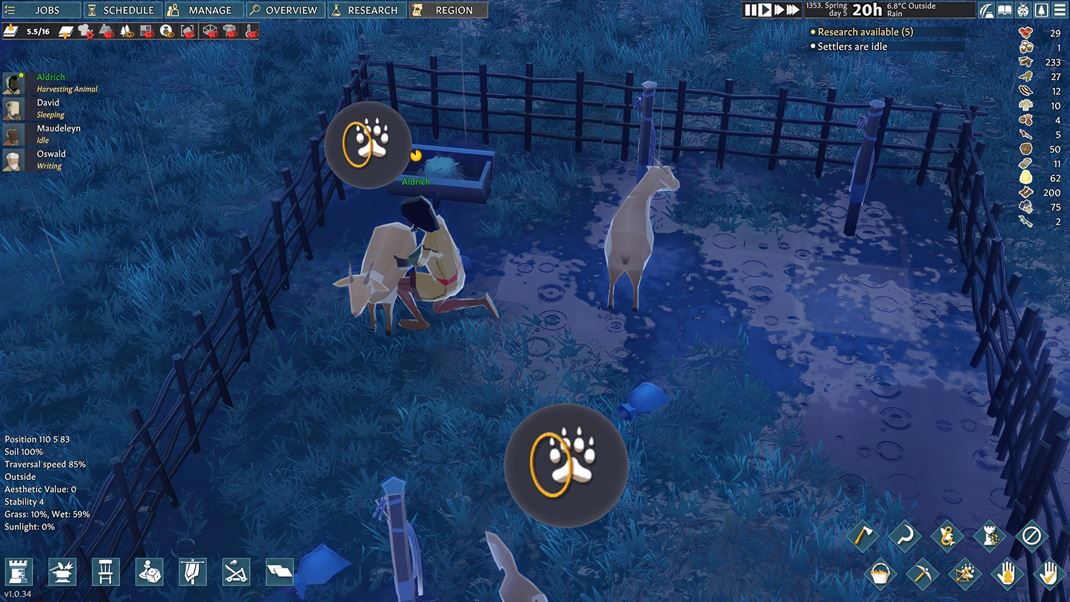
Task: Open the catapult defense build category
Action: (236, 572)
